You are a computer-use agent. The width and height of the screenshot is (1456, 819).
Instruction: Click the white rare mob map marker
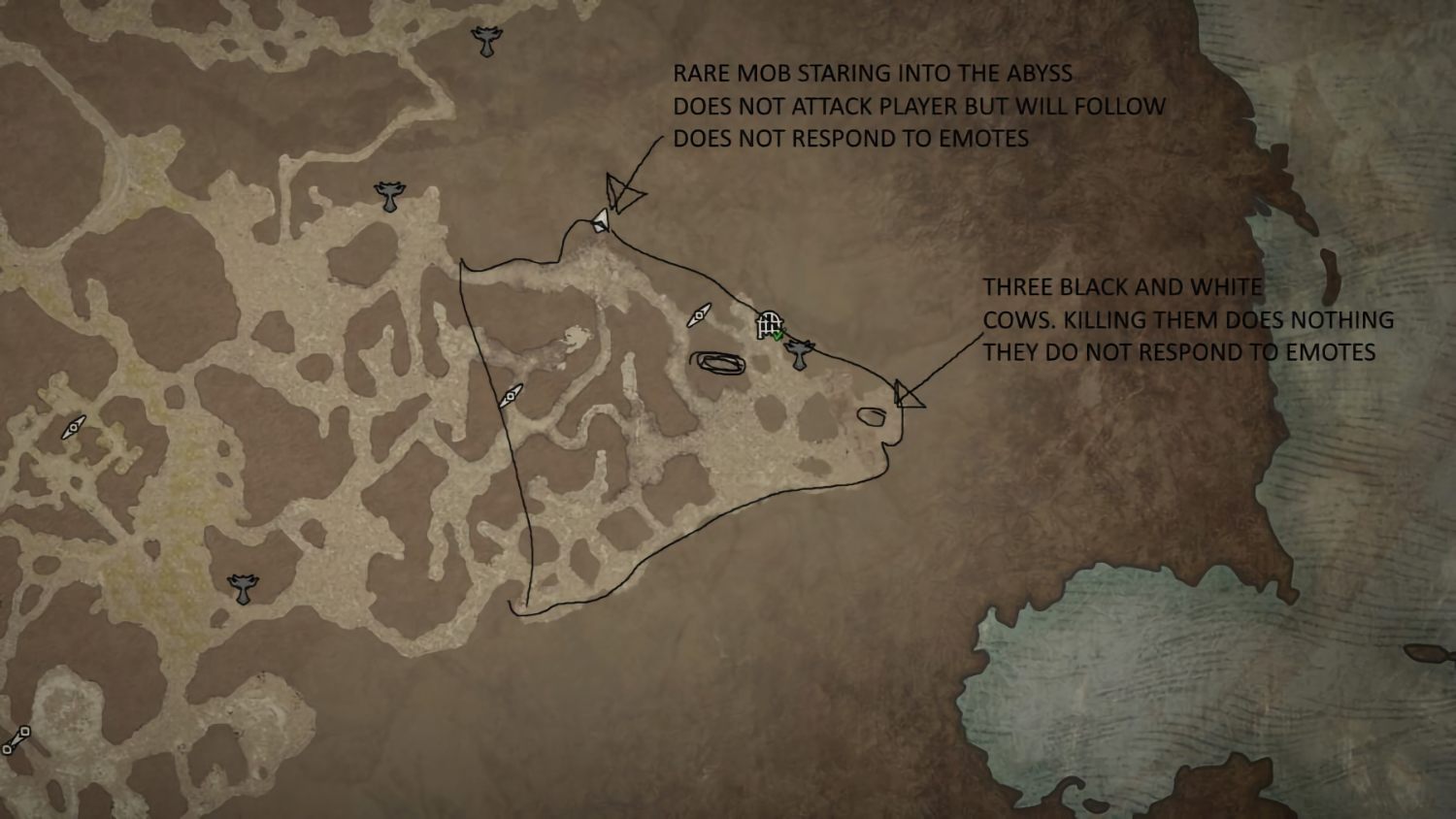(x=601, y=220)
